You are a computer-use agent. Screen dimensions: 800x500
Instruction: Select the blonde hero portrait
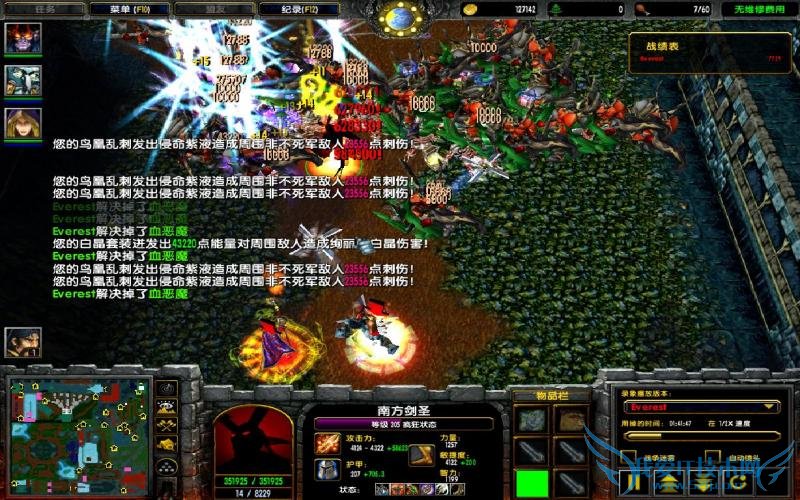point(22,122)
